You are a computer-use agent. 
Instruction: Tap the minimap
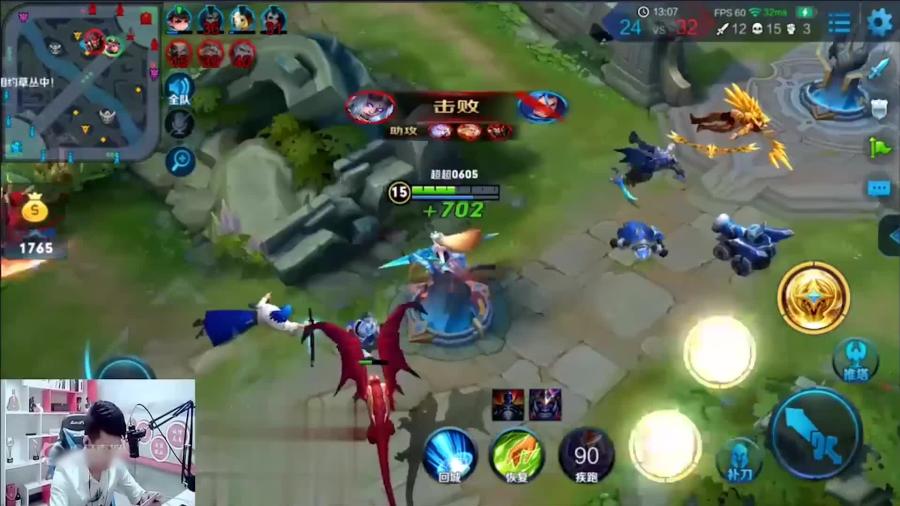(80, 82)
